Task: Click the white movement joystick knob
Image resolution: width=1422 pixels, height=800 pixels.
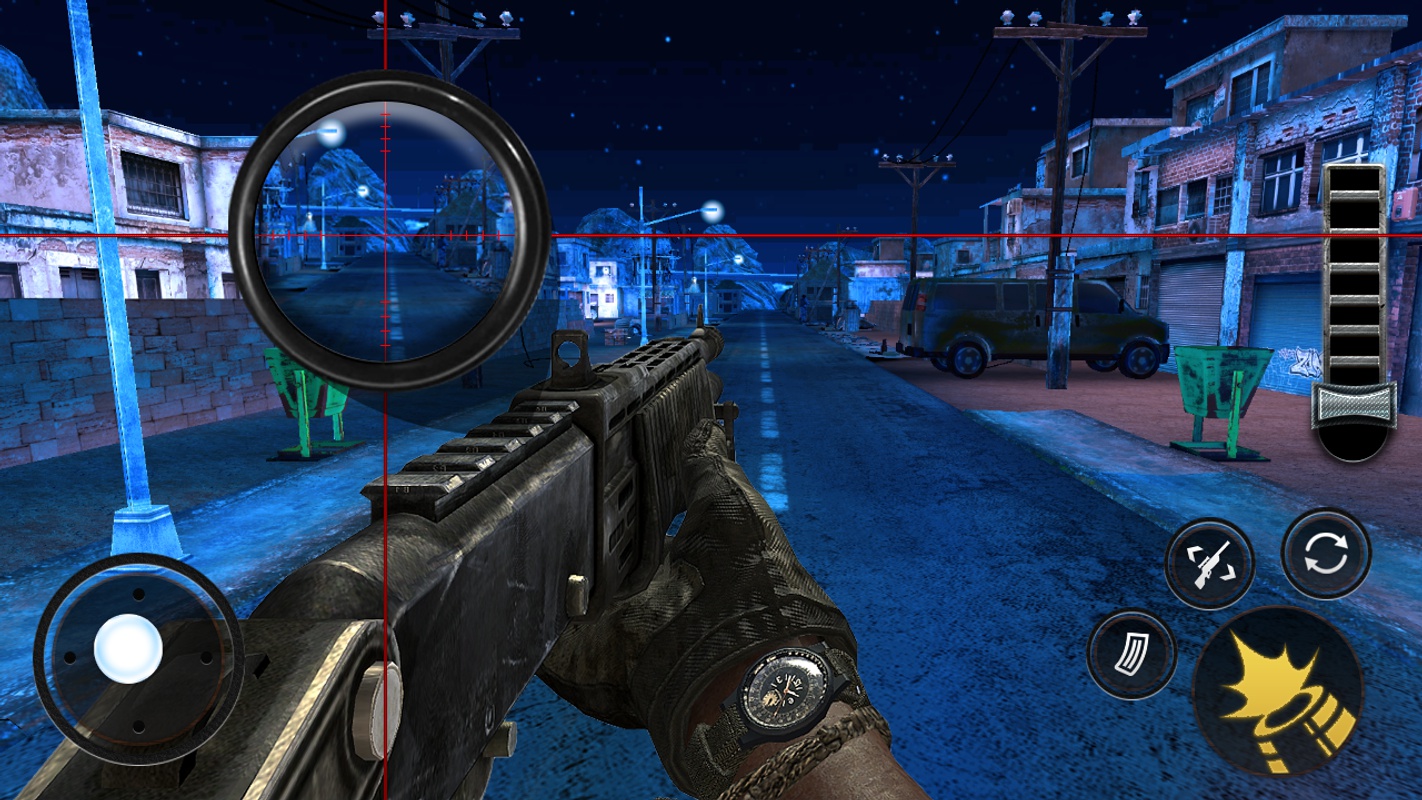Action: (x=128, y=649)
